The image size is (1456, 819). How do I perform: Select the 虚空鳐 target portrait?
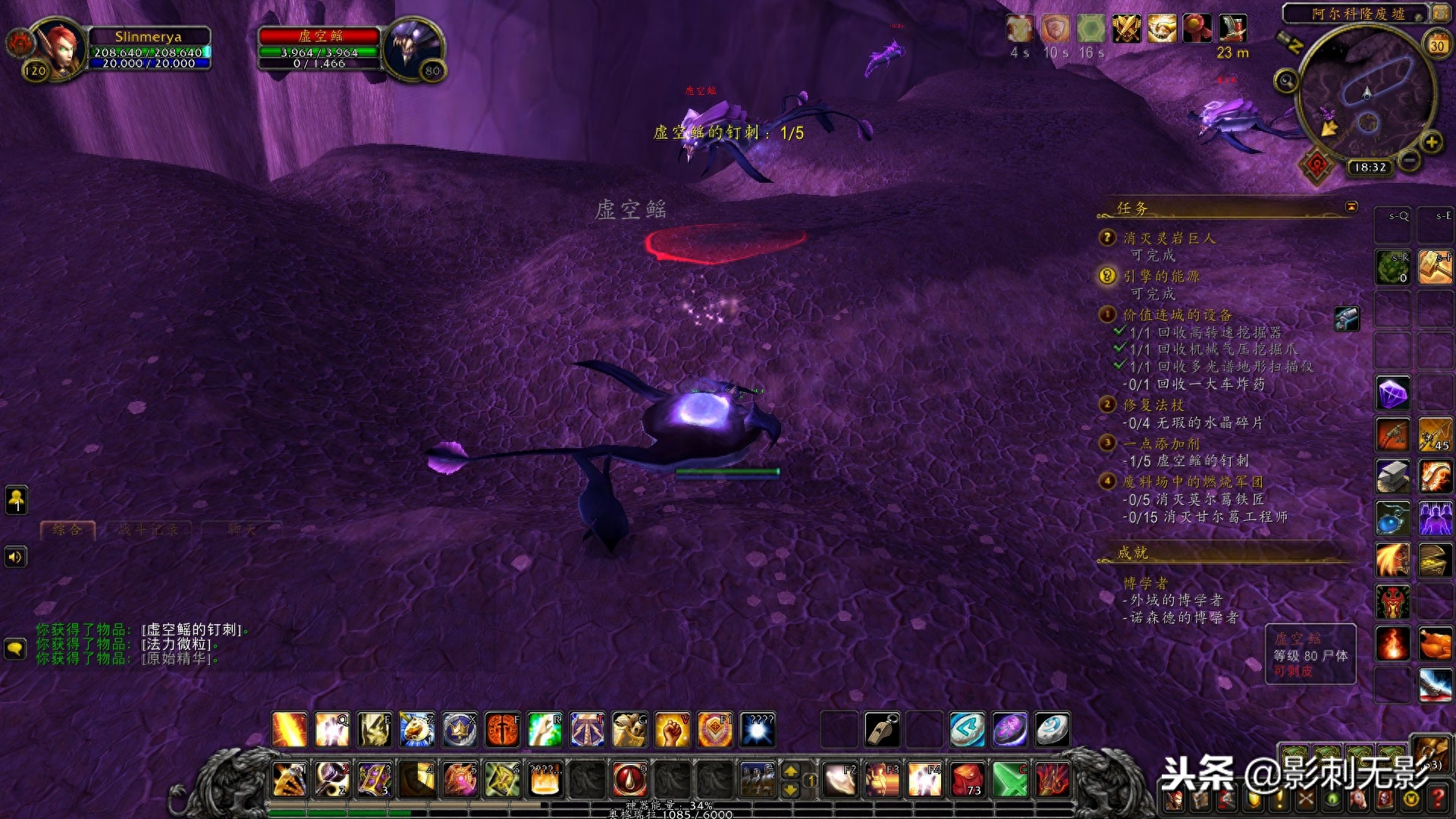[414, 47]
